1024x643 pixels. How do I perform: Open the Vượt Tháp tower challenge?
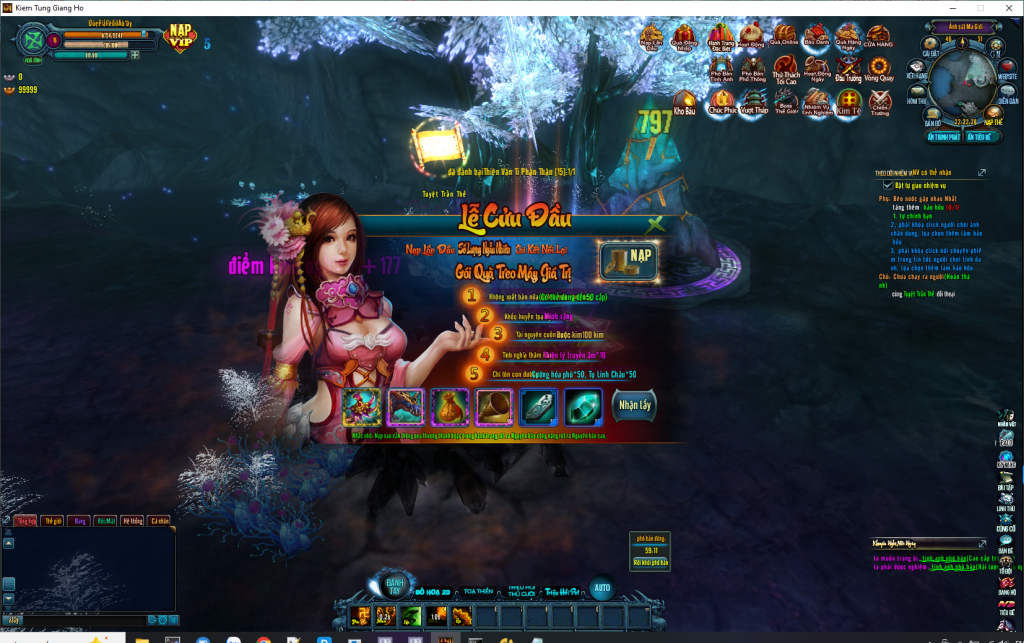755,101
